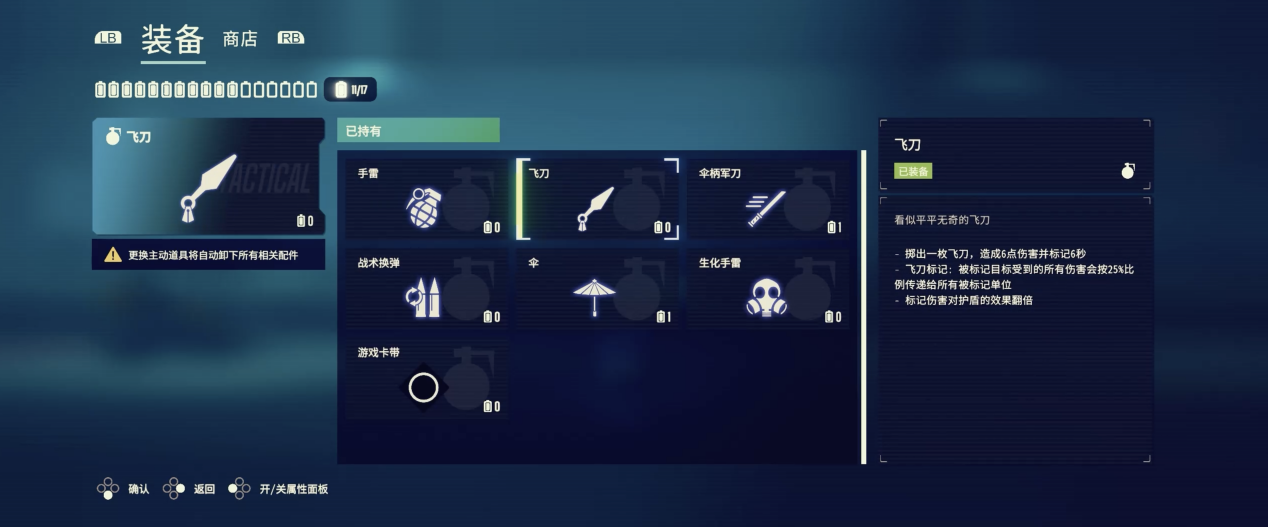Select the 飞刀 throwing knife tile
This screenshot has height=527, width=1268.
click(x=597, y=200)
